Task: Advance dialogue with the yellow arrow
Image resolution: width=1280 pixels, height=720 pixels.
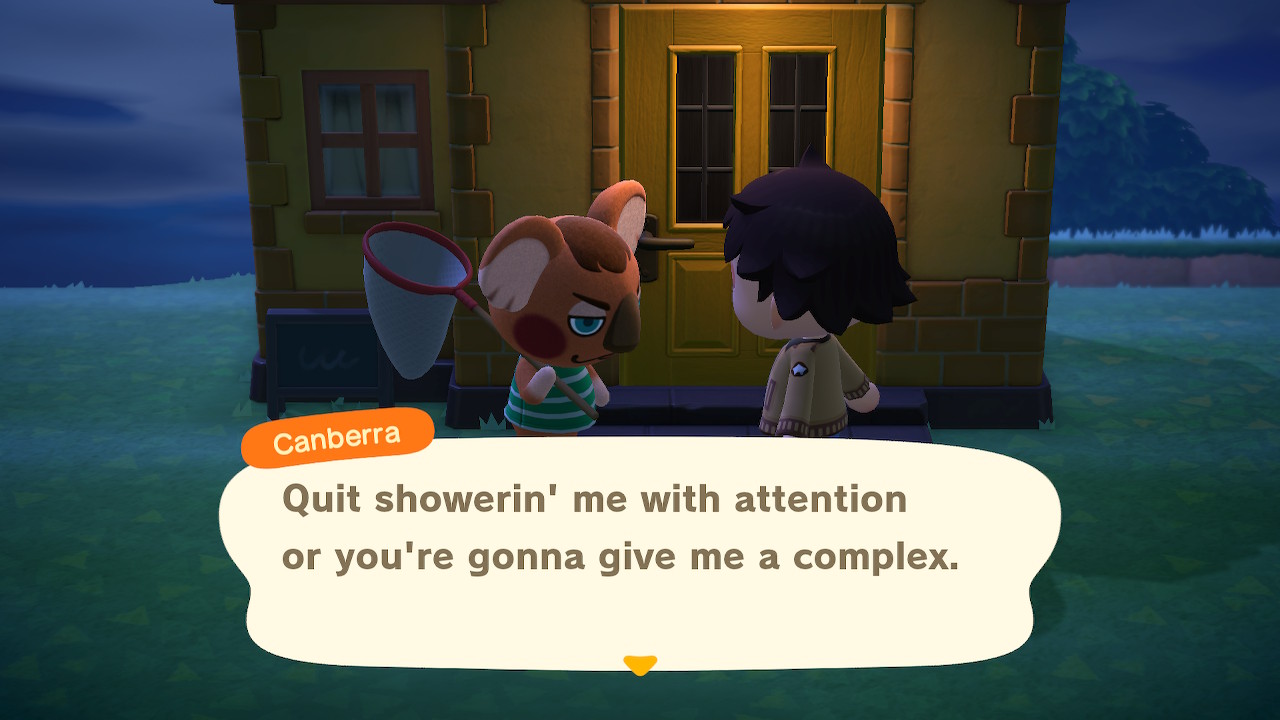Action: tap(639, 664)
